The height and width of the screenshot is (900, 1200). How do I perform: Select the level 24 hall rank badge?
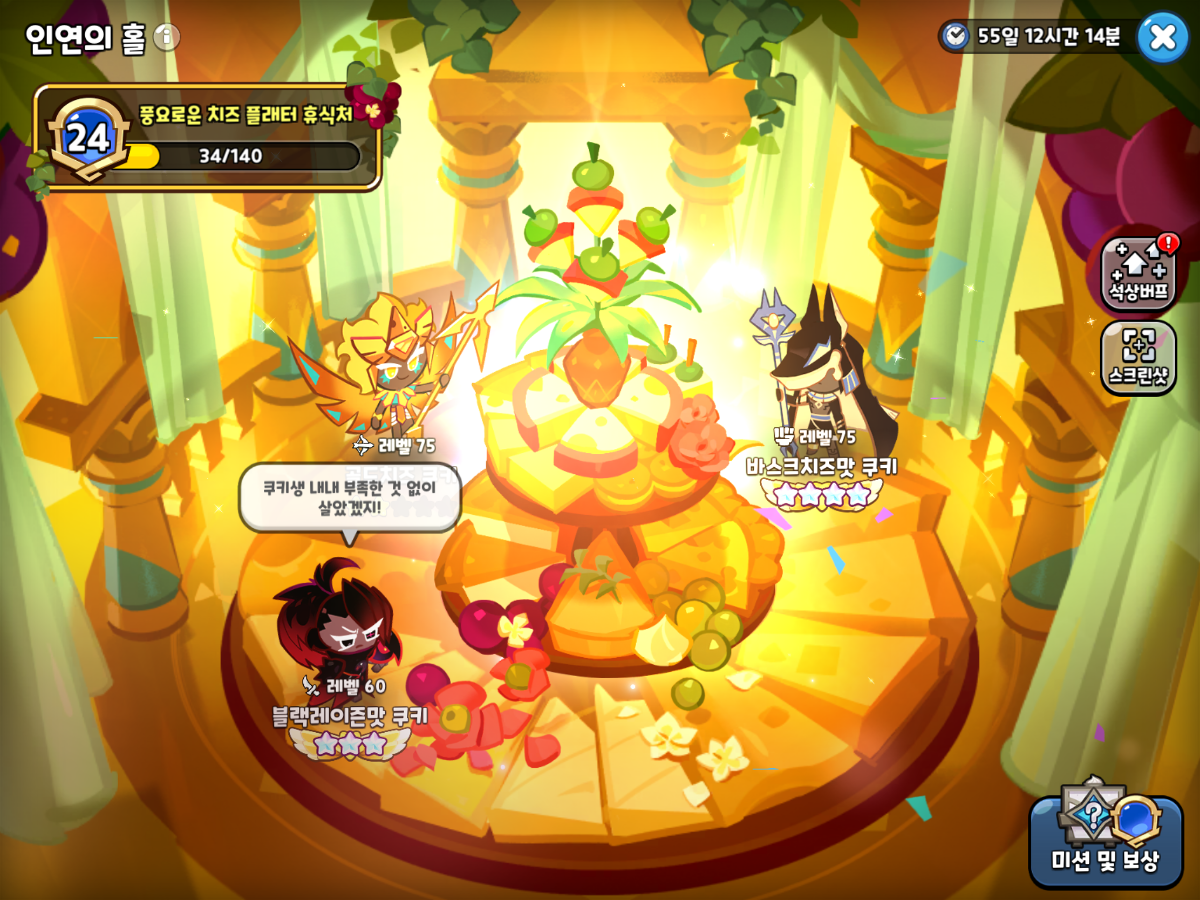88,138
